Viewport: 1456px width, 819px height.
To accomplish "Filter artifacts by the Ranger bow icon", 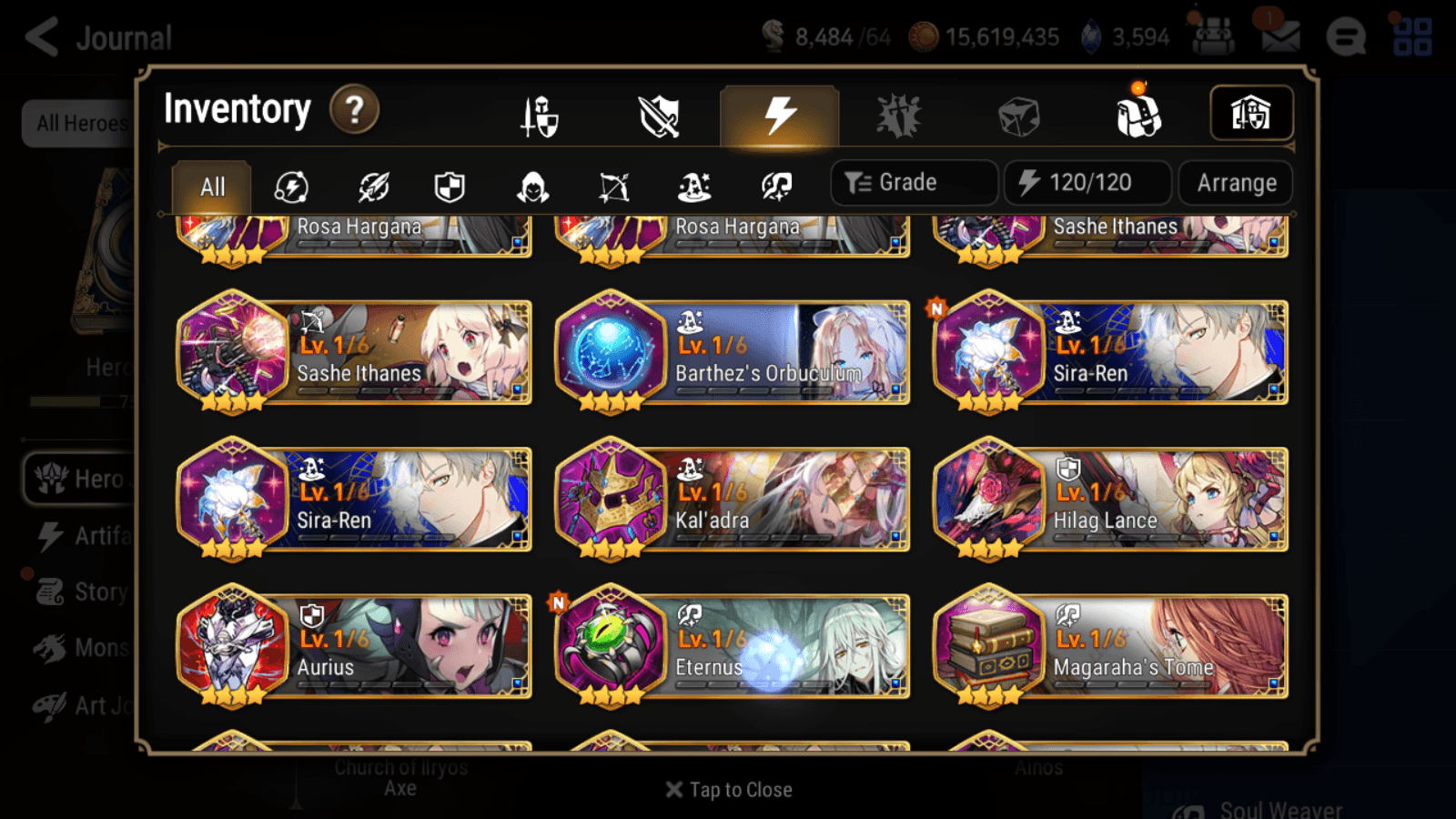I will pos(612,187).
